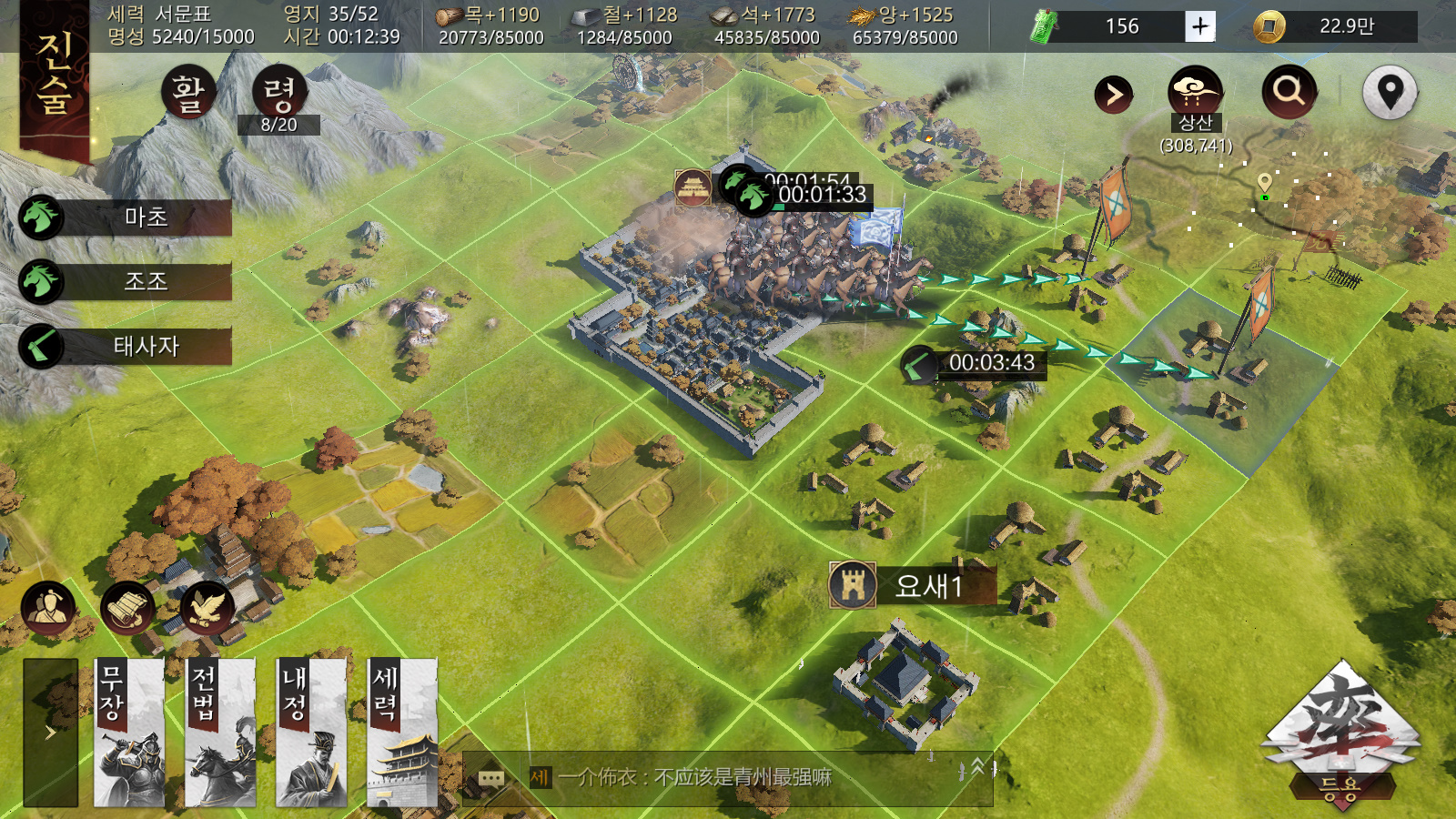Open the magnifying glass search

tap(1289, 91)
